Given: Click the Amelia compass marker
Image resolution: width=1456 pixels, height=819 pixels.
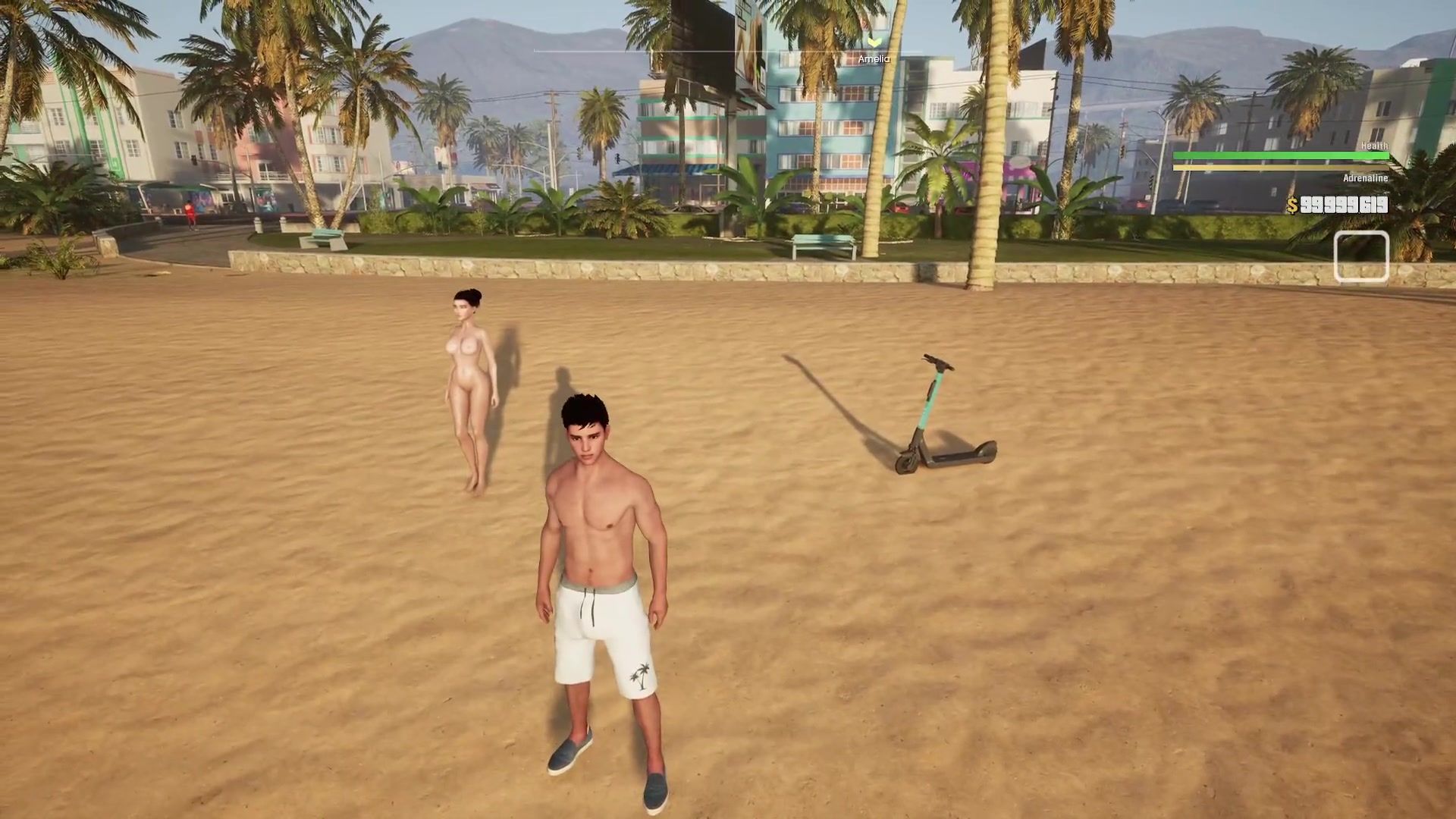Looking at the screenshot, I should coord(874,43).
